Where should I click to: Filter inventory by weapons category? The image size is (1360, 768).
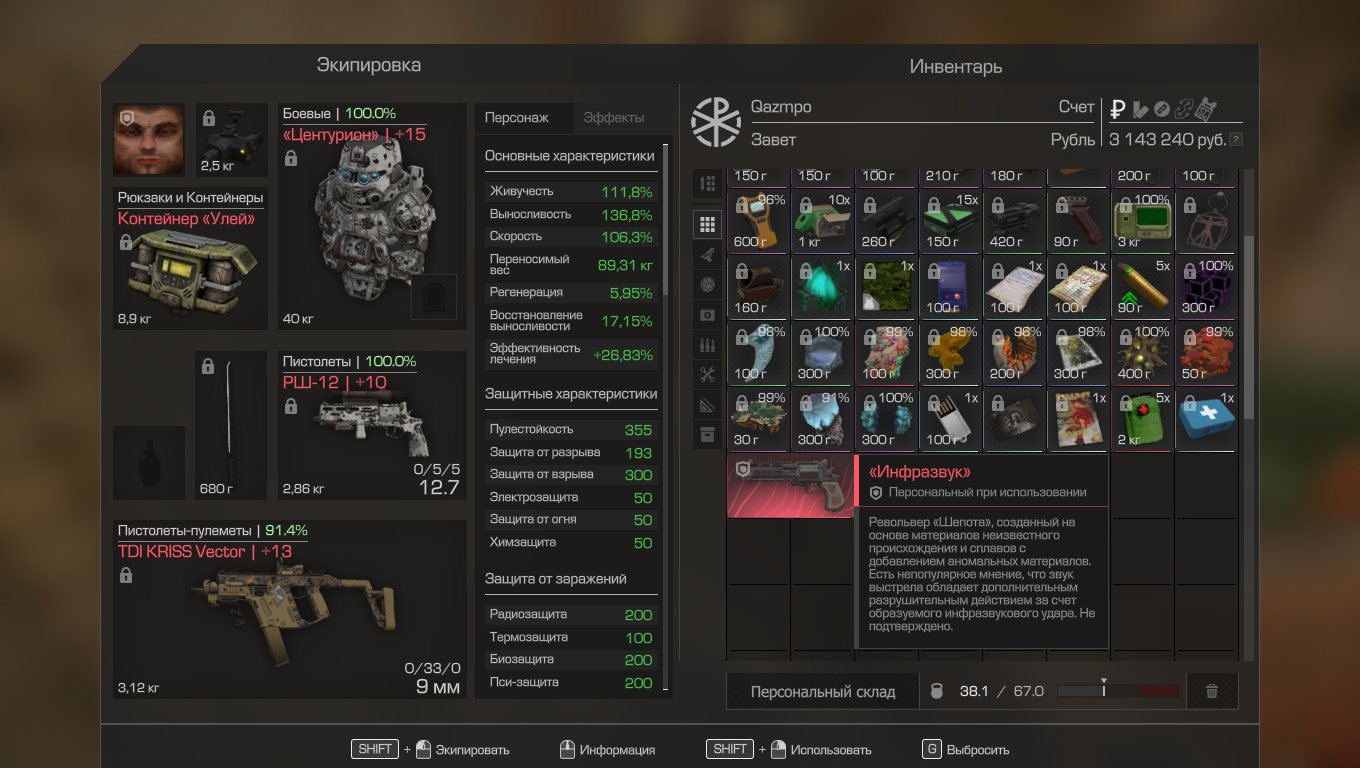point(708,254)
